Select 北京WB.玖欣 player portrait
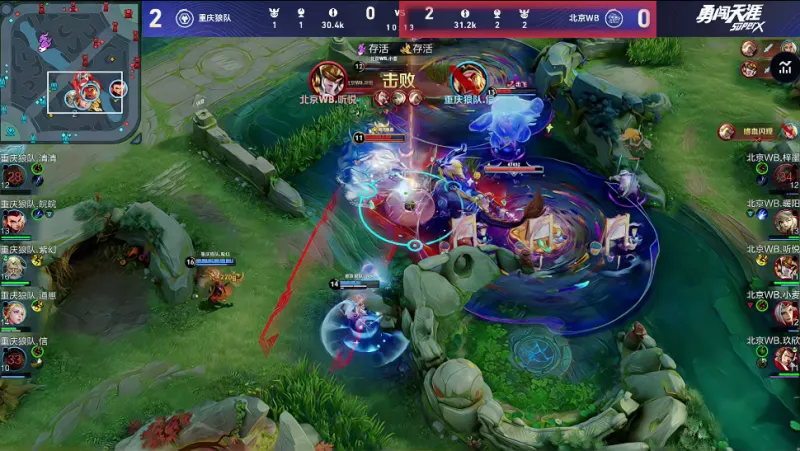800x451 pixels. (x=785, y=359)
